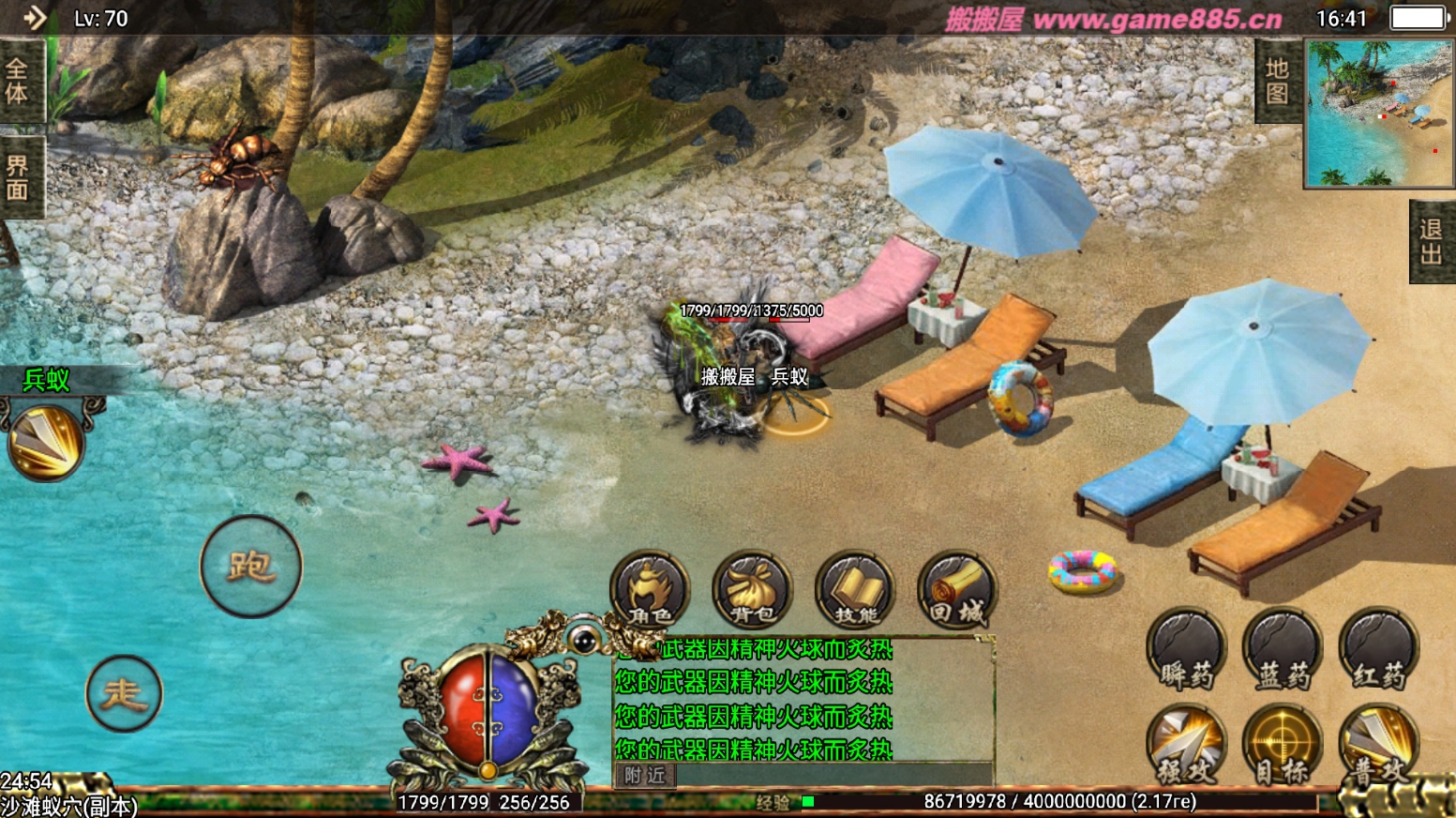The width and height of the screenshot is (1456, 818).
Task: Select the 附近 nearby chat channel
Action: pyautogui.click(x=645, y=775)
